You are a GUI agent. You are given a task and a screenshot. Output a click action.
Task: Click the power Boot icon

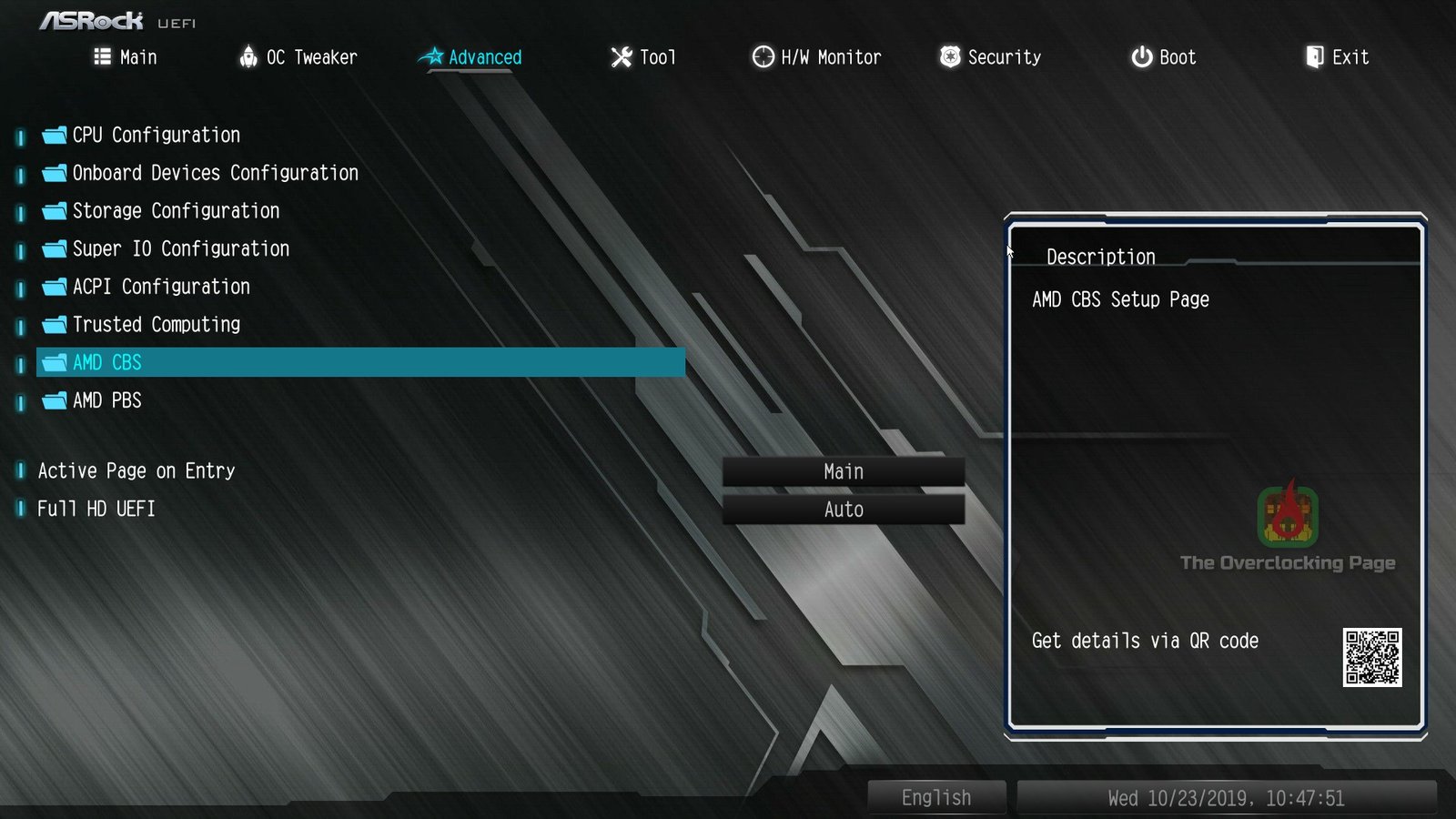[x=1140, y=56]
